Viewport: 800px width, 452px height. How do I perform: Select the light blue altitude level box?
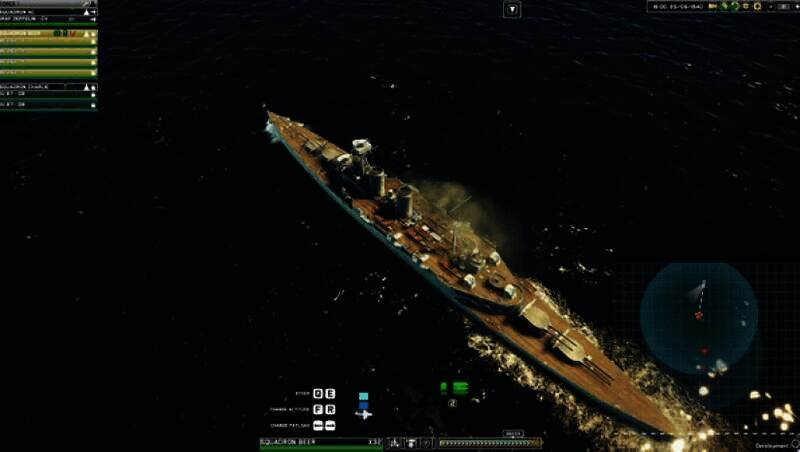364,396
